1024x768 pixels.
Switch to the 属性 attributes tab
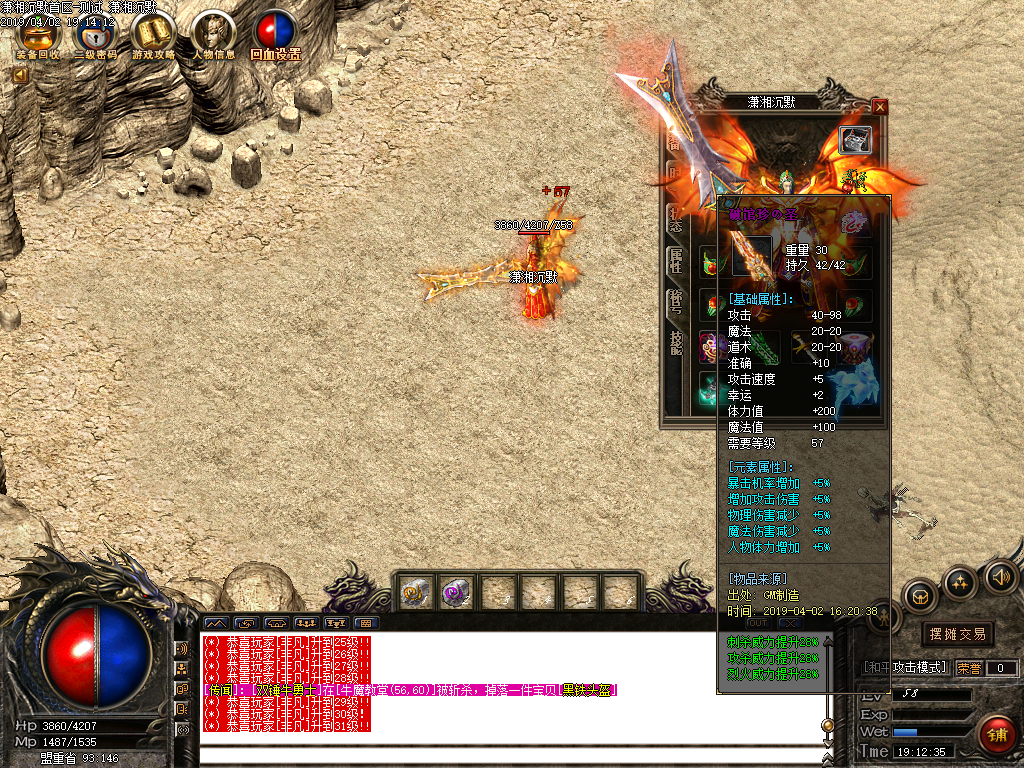point(676,262)
